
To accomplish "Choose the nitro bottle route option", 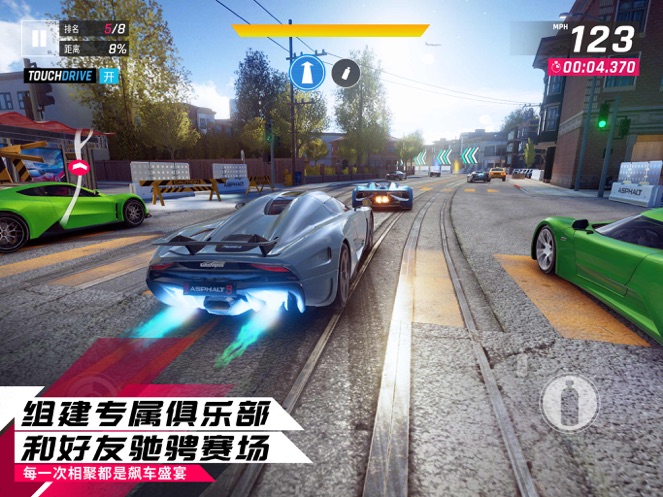I will pos(345,72).
